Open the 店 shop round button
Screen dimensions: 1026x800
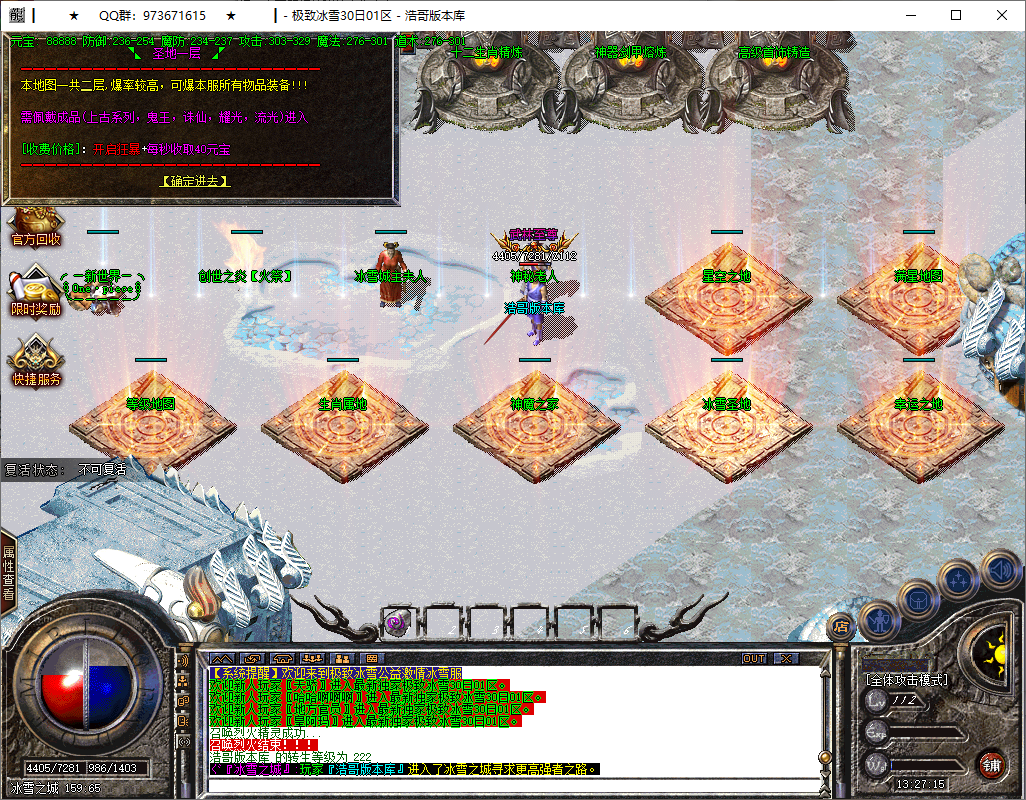tap(842, 627)
